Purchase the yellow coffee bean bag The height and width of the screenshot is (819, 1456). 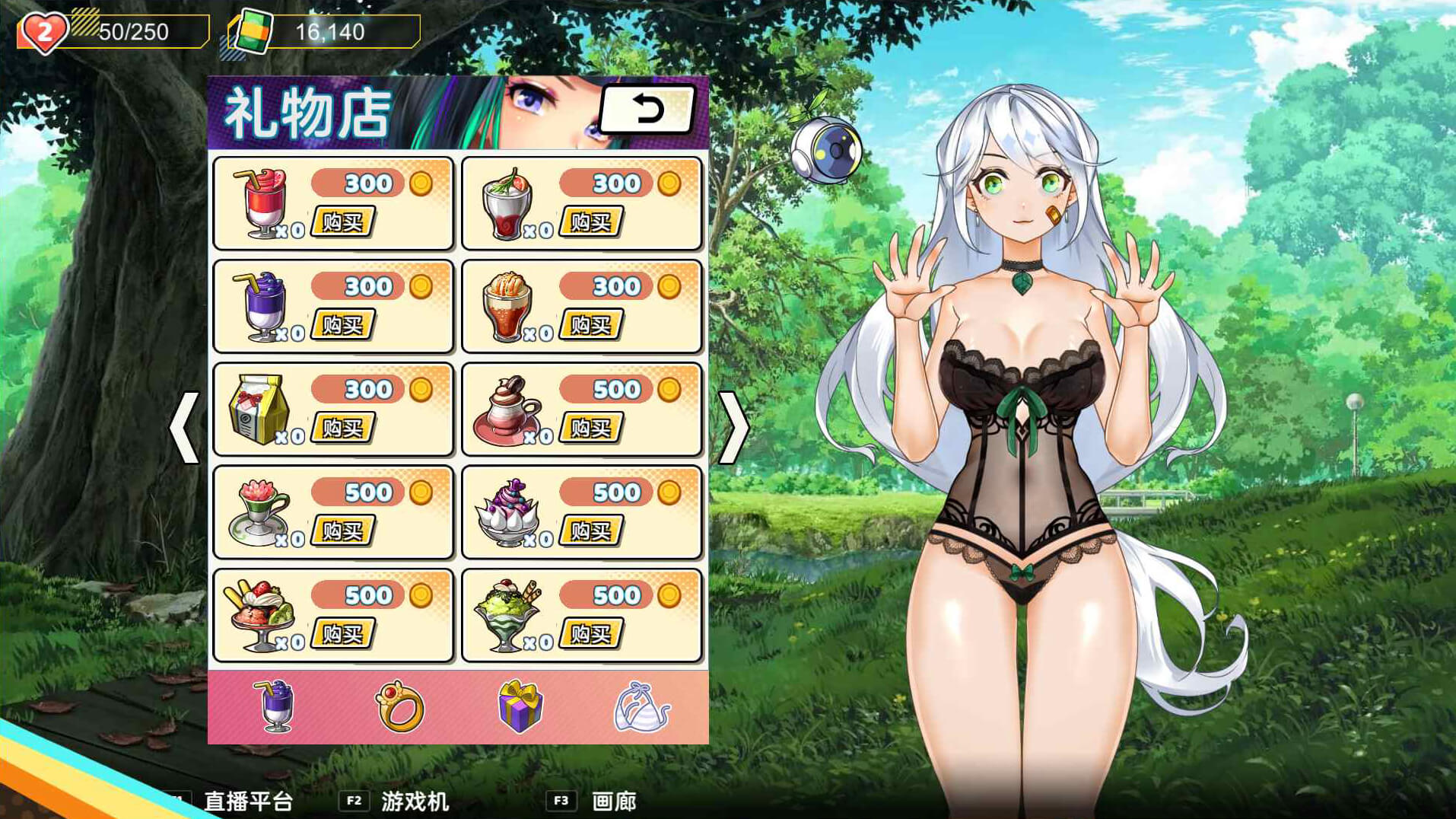[343, 429]
